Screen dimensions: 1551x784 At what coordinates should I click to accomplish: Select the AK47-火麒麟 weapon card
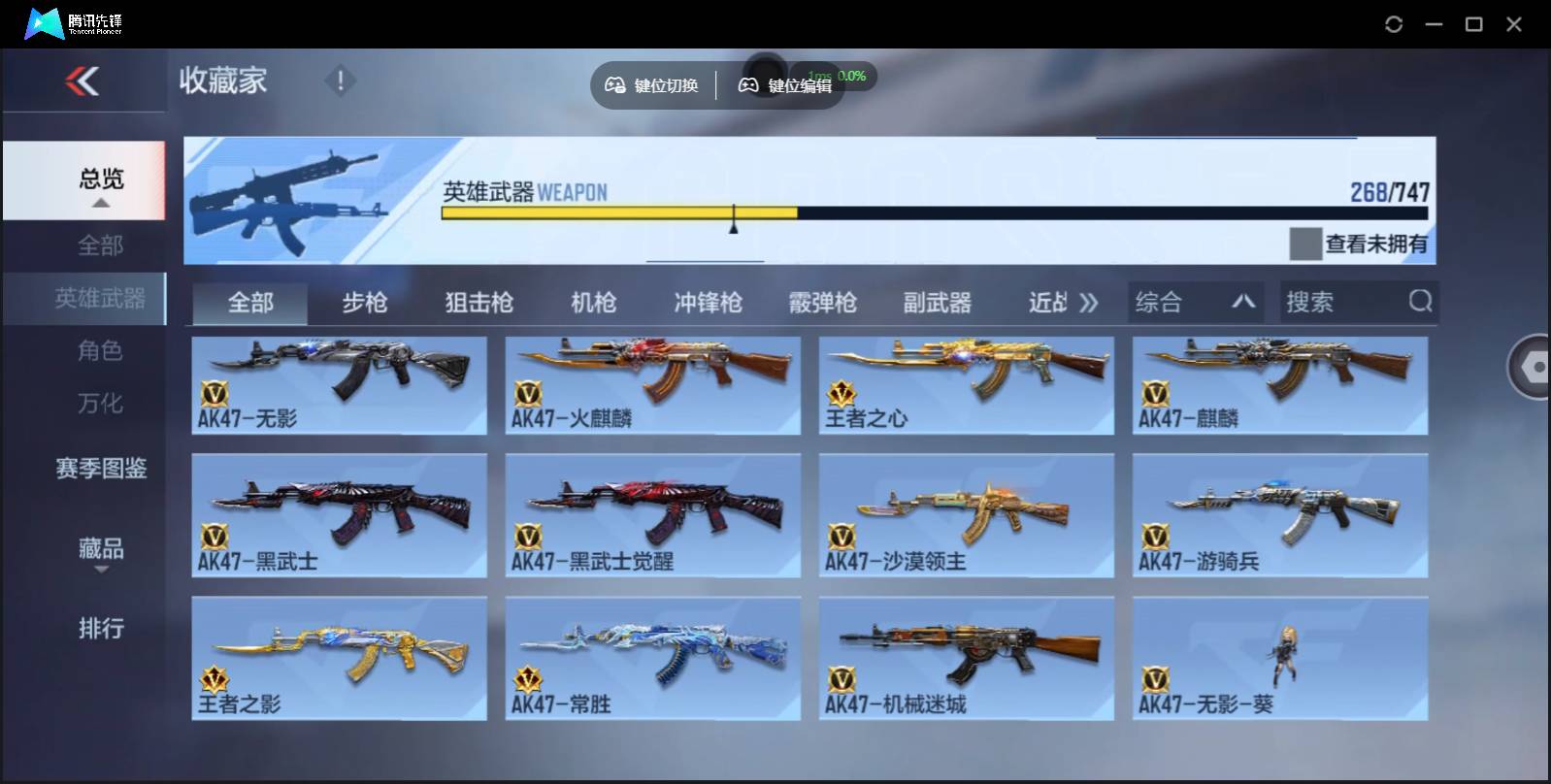[x=652, y=385]
